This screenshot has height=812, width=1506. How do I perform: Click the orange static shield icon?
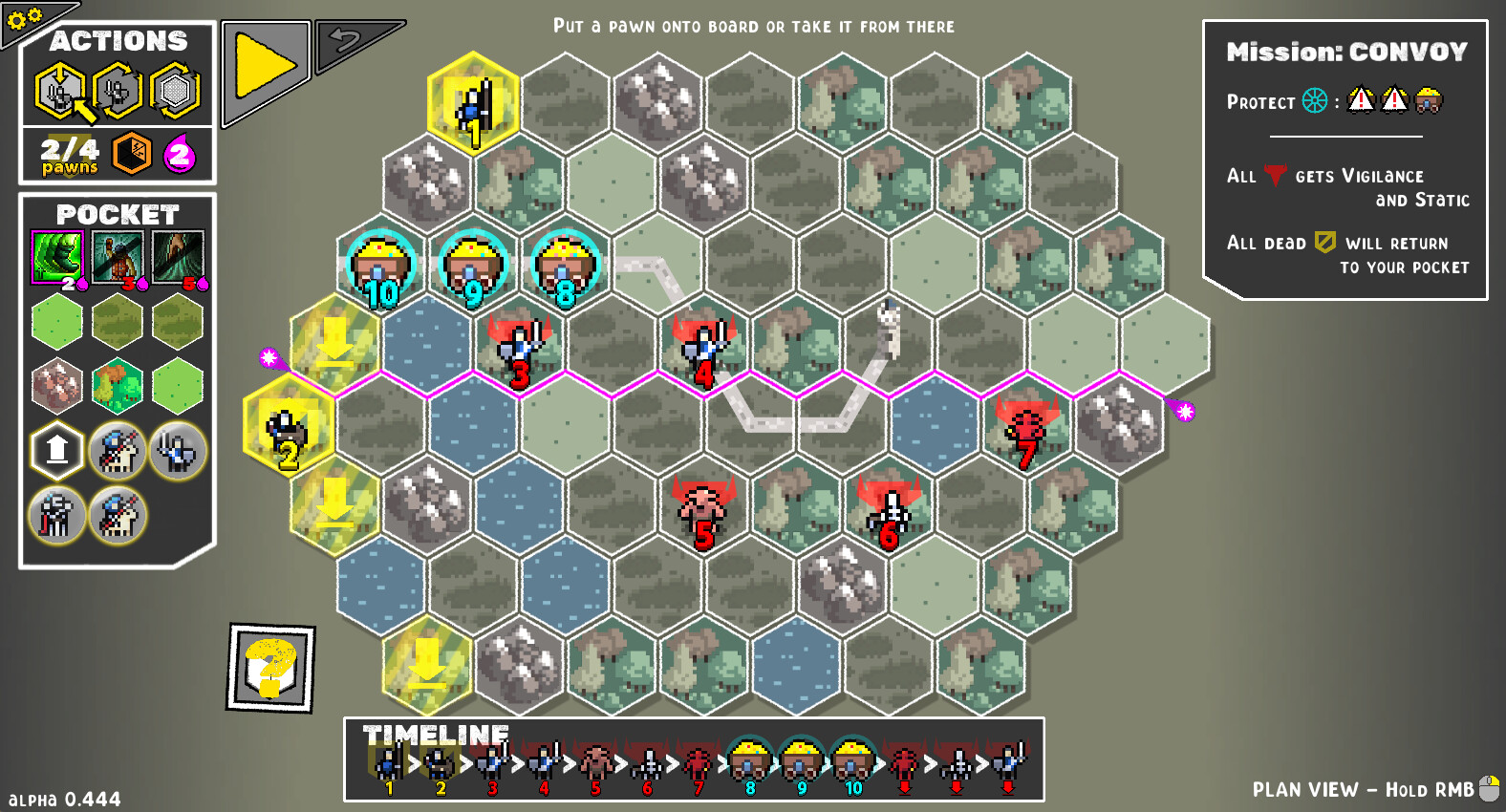(131, 155)
